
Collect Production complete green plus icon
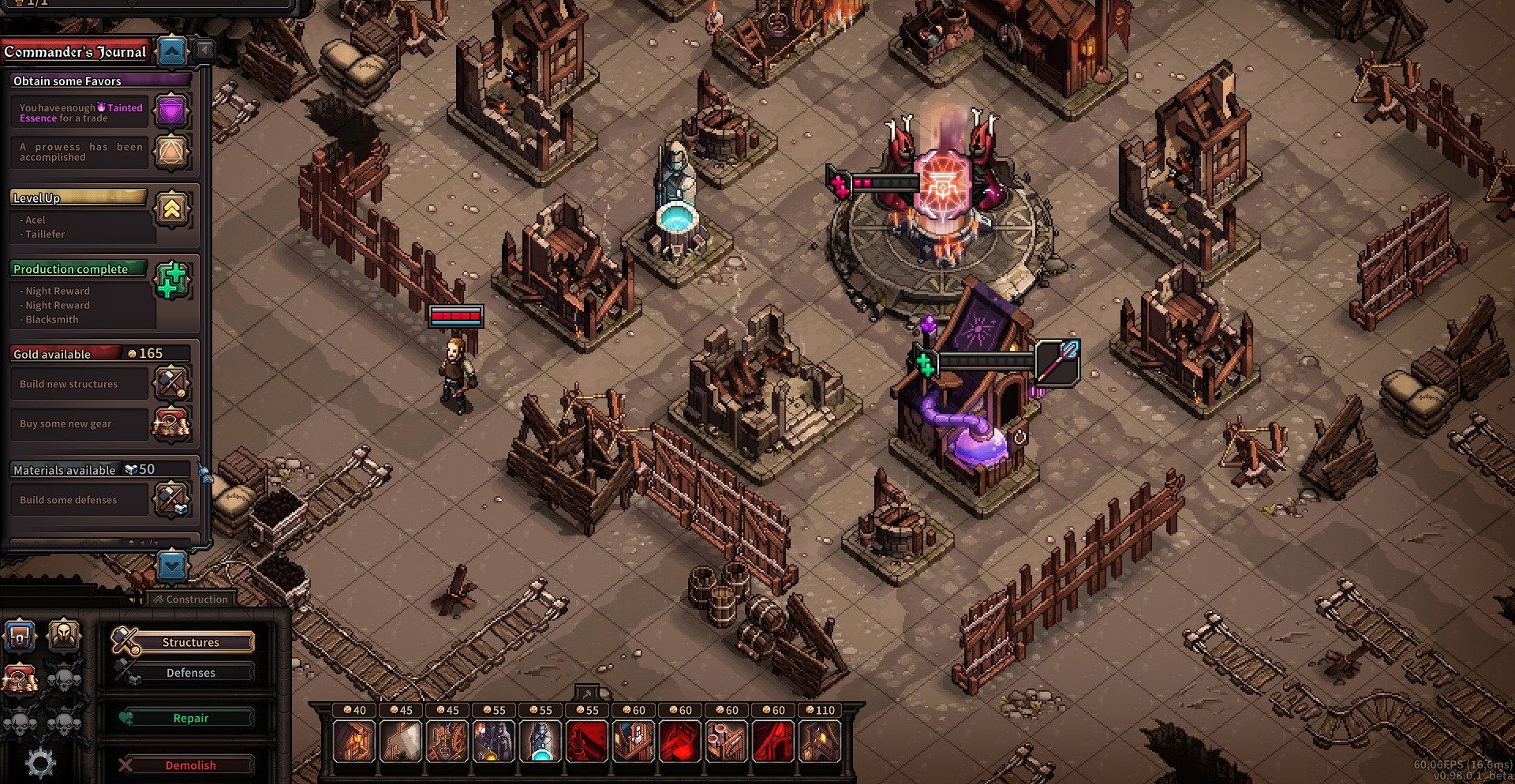pyautogui.click(x=171, y=280)
